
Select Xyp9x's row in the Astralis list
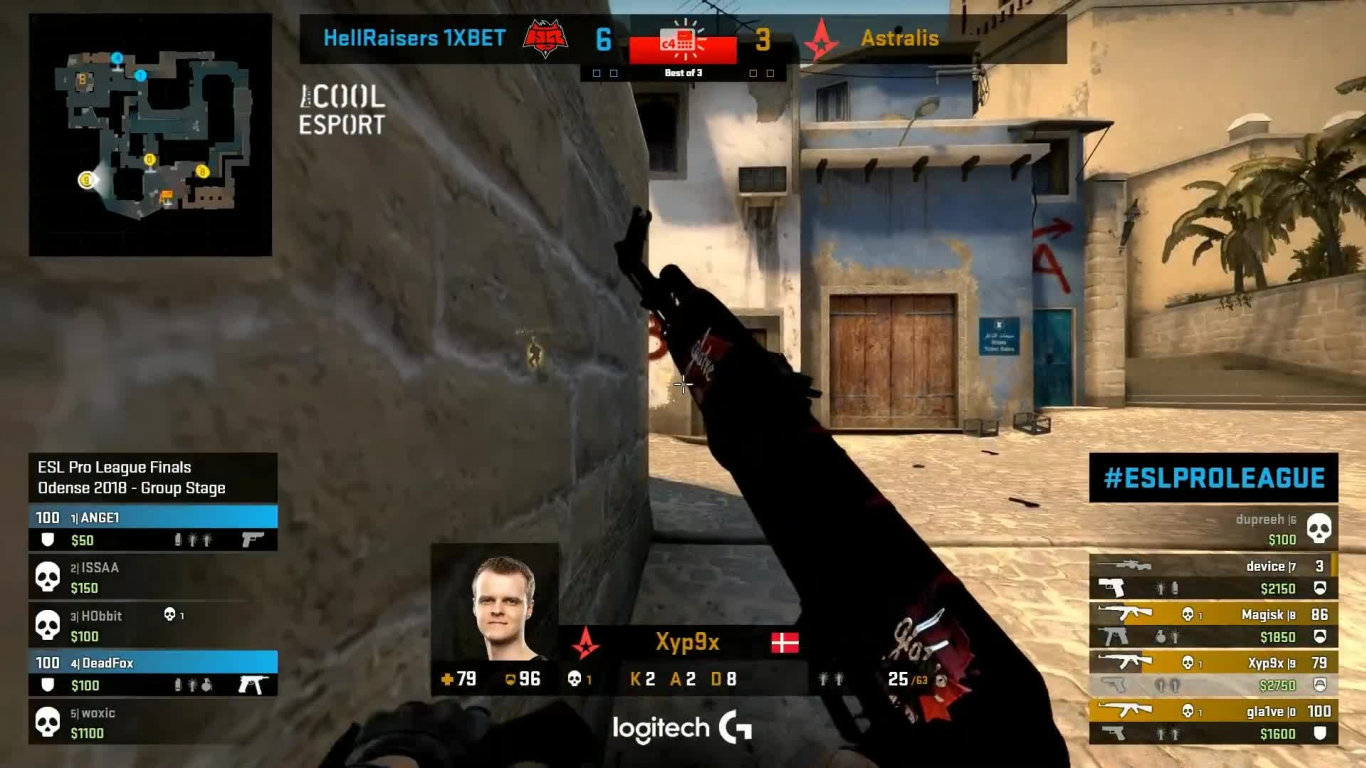pyautogui.click(x=1213, y=673)
